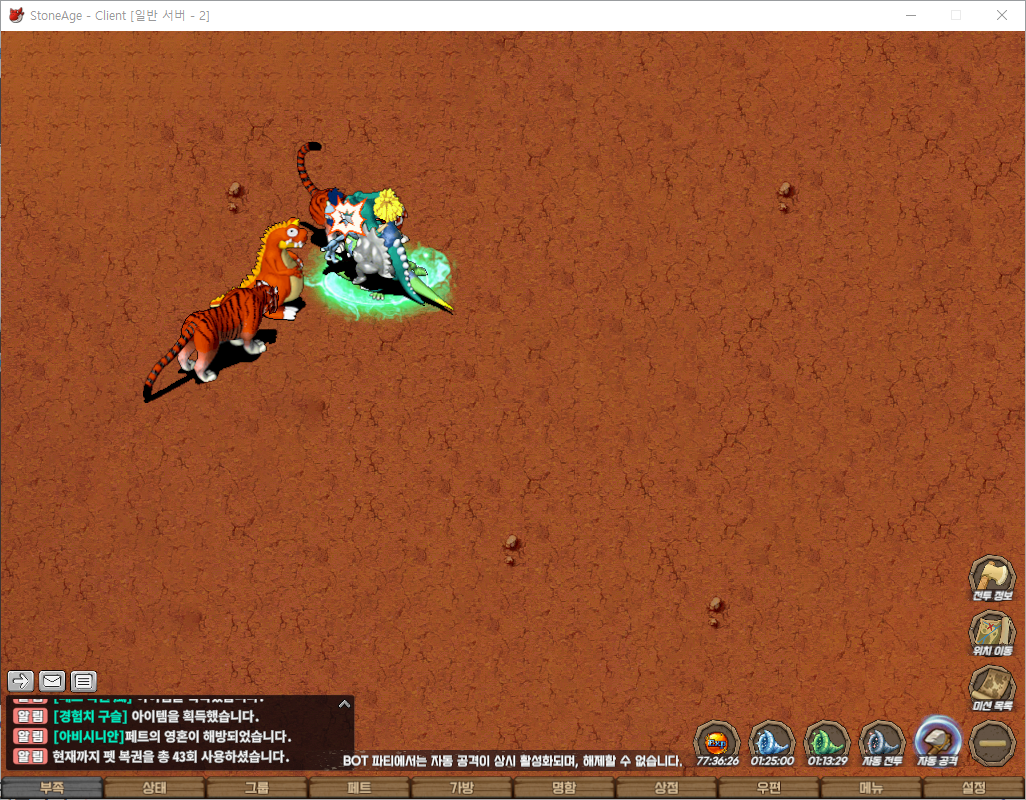
Task: Expand the chat log with the up arrow
Action: tap(344, 704)
